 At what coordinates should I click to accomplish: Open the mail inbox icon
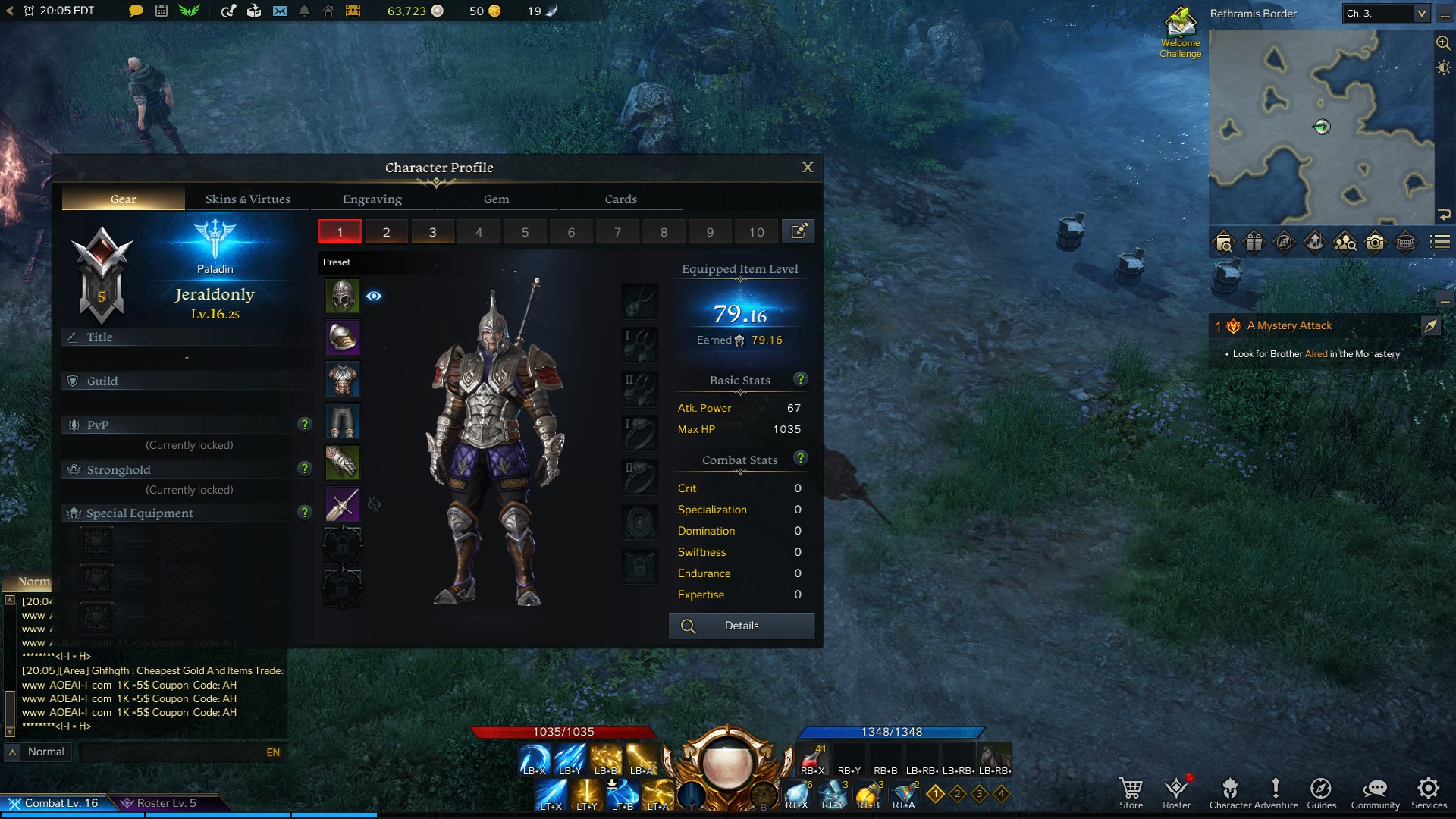tap(280, 12)
